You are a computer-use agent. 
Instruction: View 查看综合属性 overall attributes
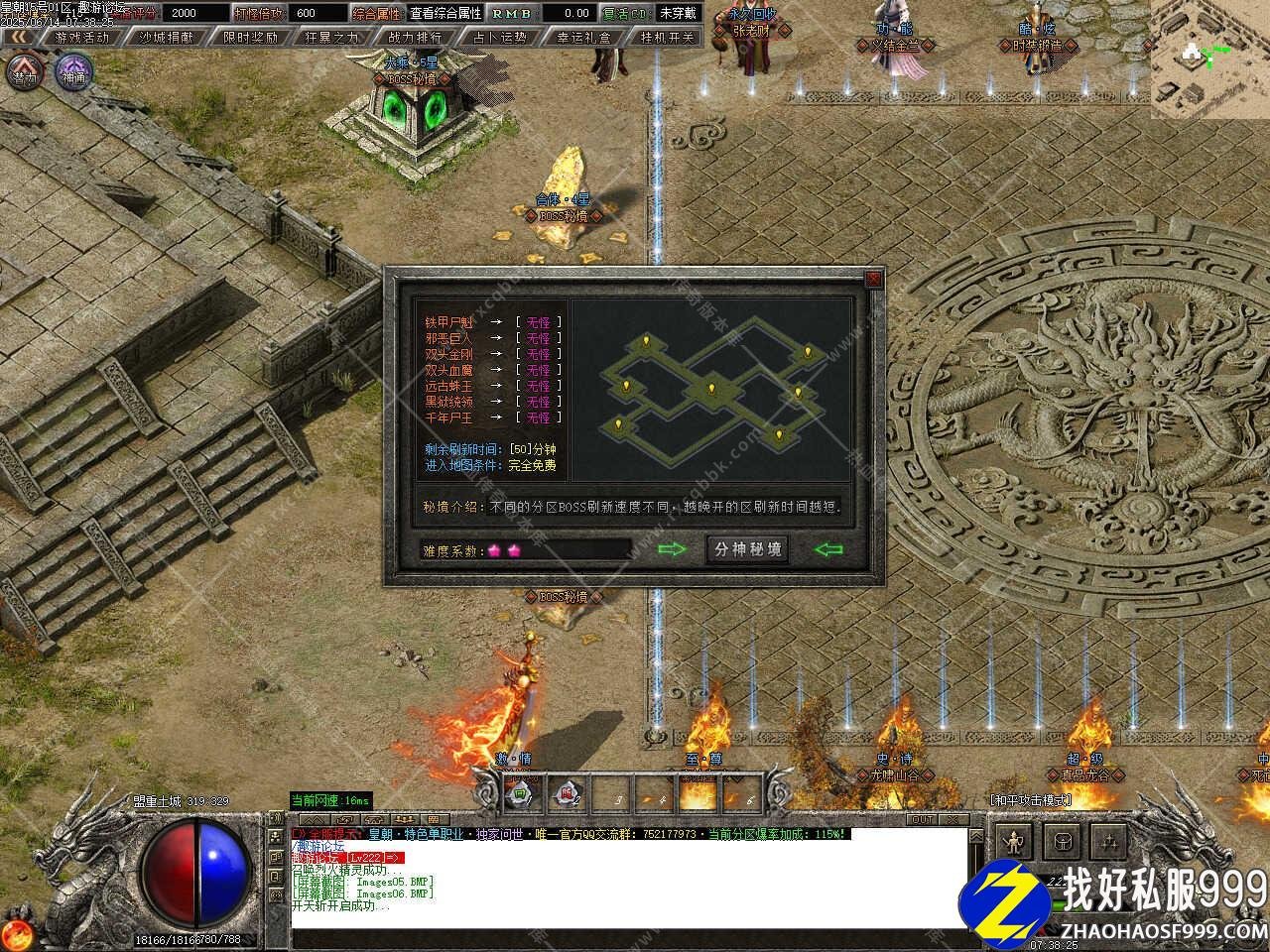pos(445,13)
